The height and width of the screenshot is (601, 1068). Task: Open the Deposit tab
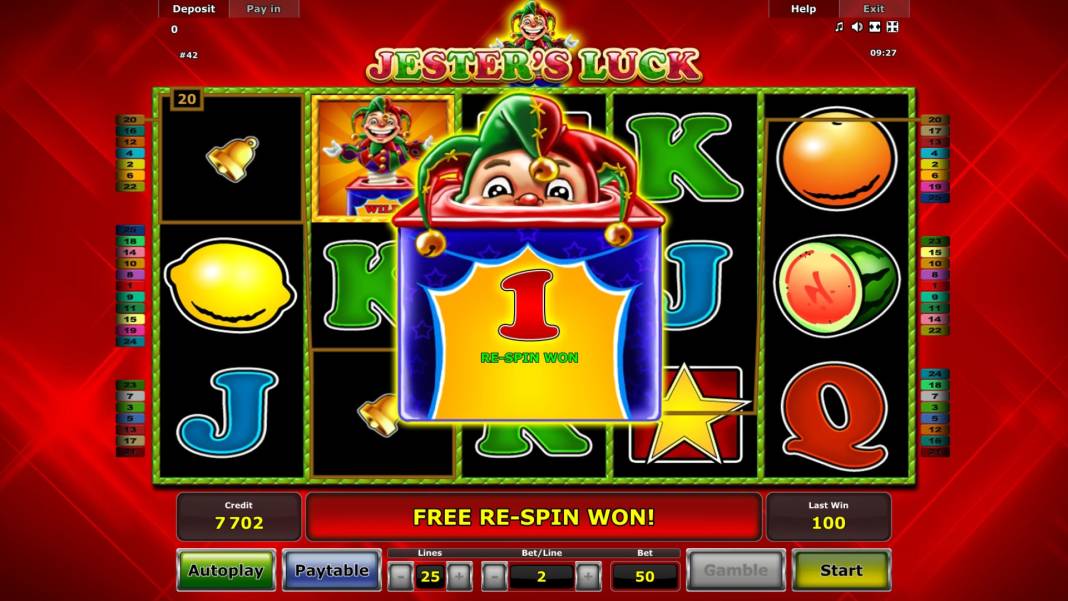(x=193, y=9)
